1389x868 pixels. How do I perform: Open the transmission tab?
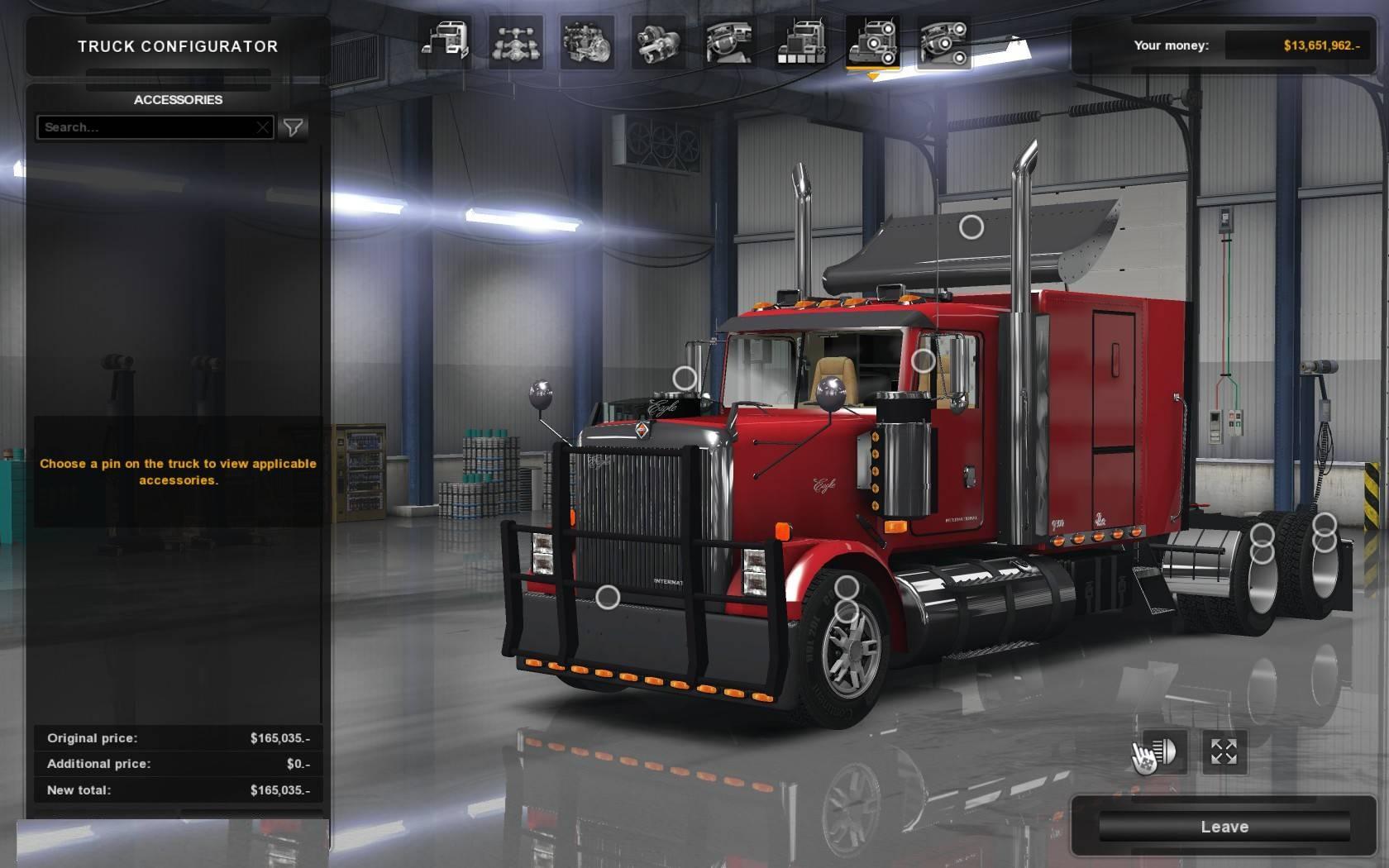click(658, 42)
